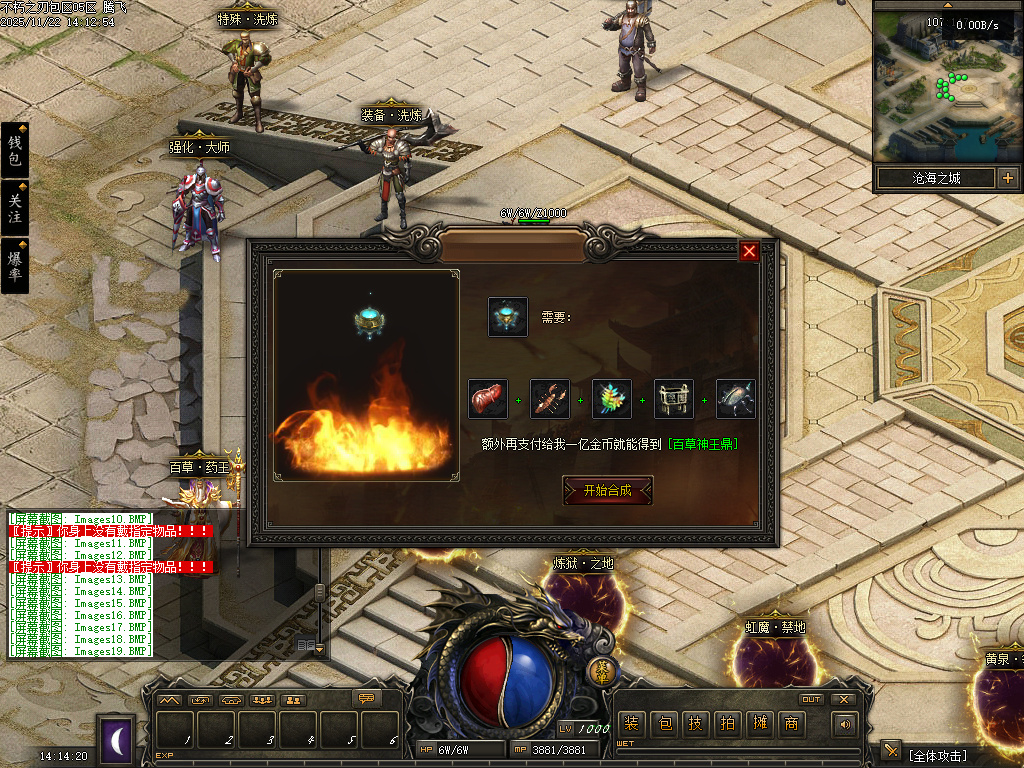Screen dimensions: 1024x768
Task: Open the 关注 (follow) side tab
Action: [x=15, y=208]
